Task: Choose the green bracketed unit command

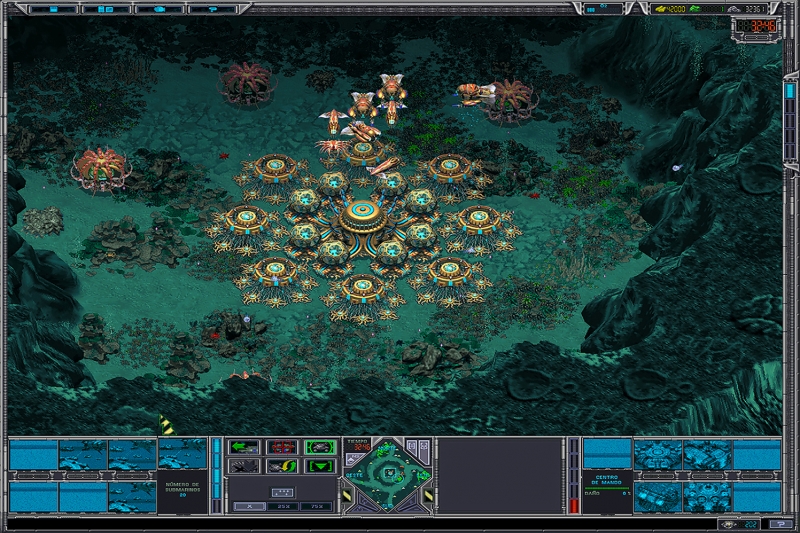Action: (x=320, y=447)
